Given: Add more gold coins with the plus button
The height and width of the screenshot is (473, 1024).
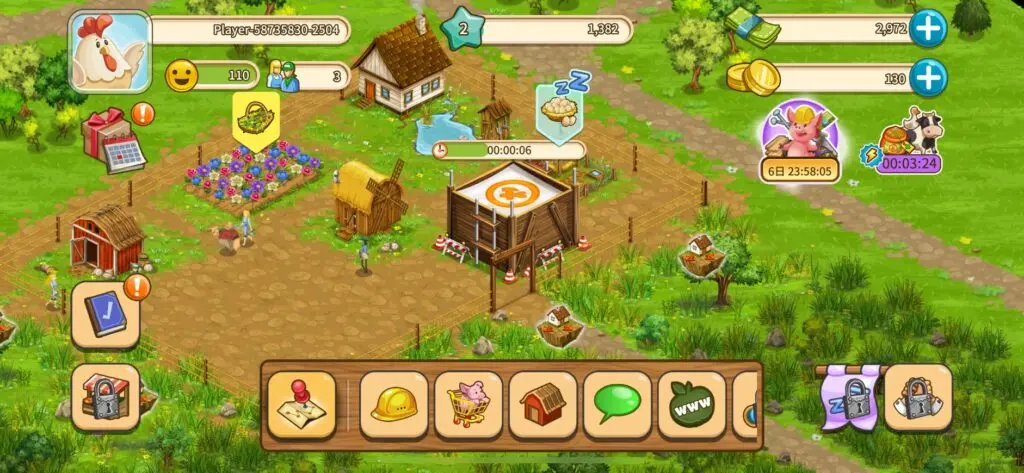Looking at the screenshot, I should [x=928, y=77].
